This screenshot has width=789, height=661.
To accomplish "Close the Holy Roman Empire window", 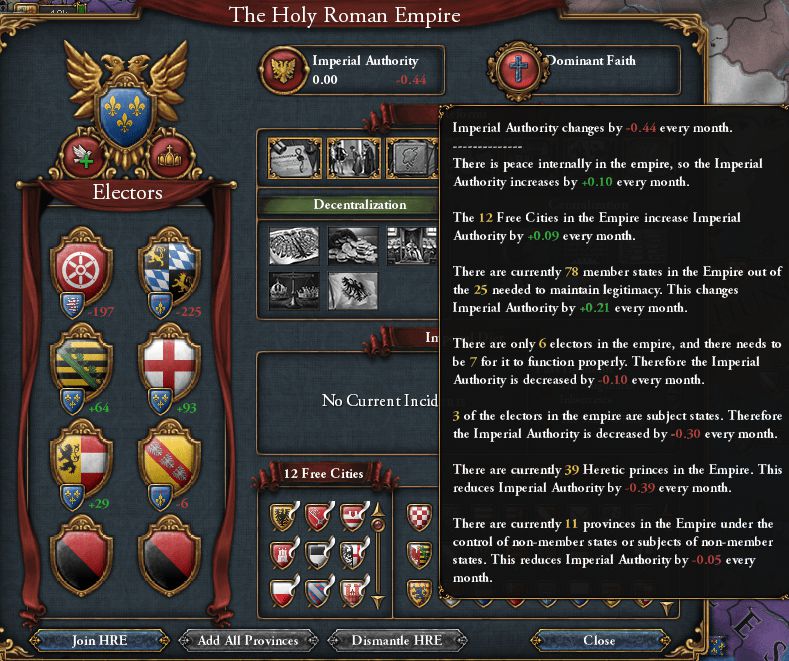I will [599, 640].
